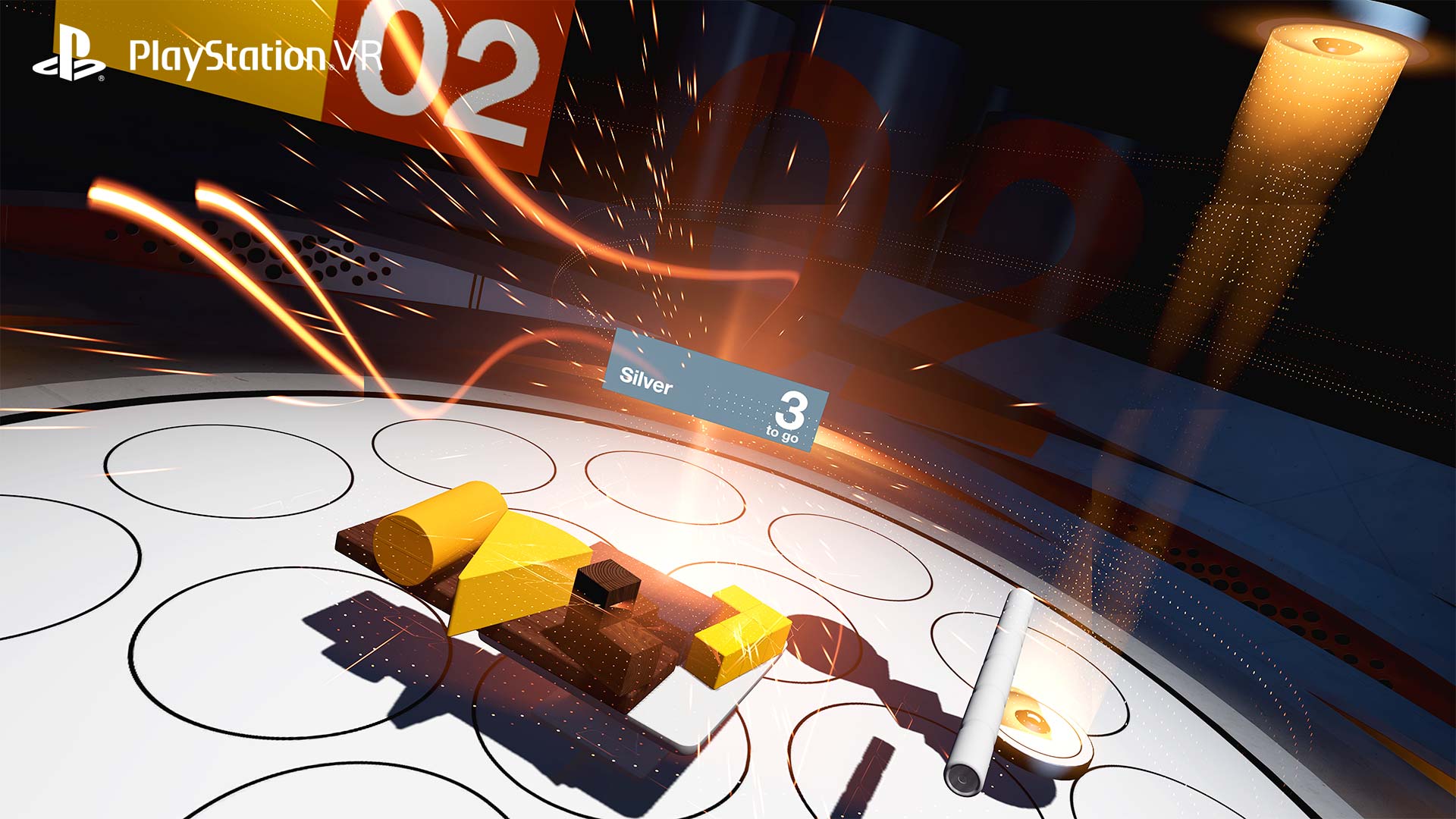Click an empty circle outline on the platform
The width and height of the screenshot is (1456, 819).
[x=227, y=470]
